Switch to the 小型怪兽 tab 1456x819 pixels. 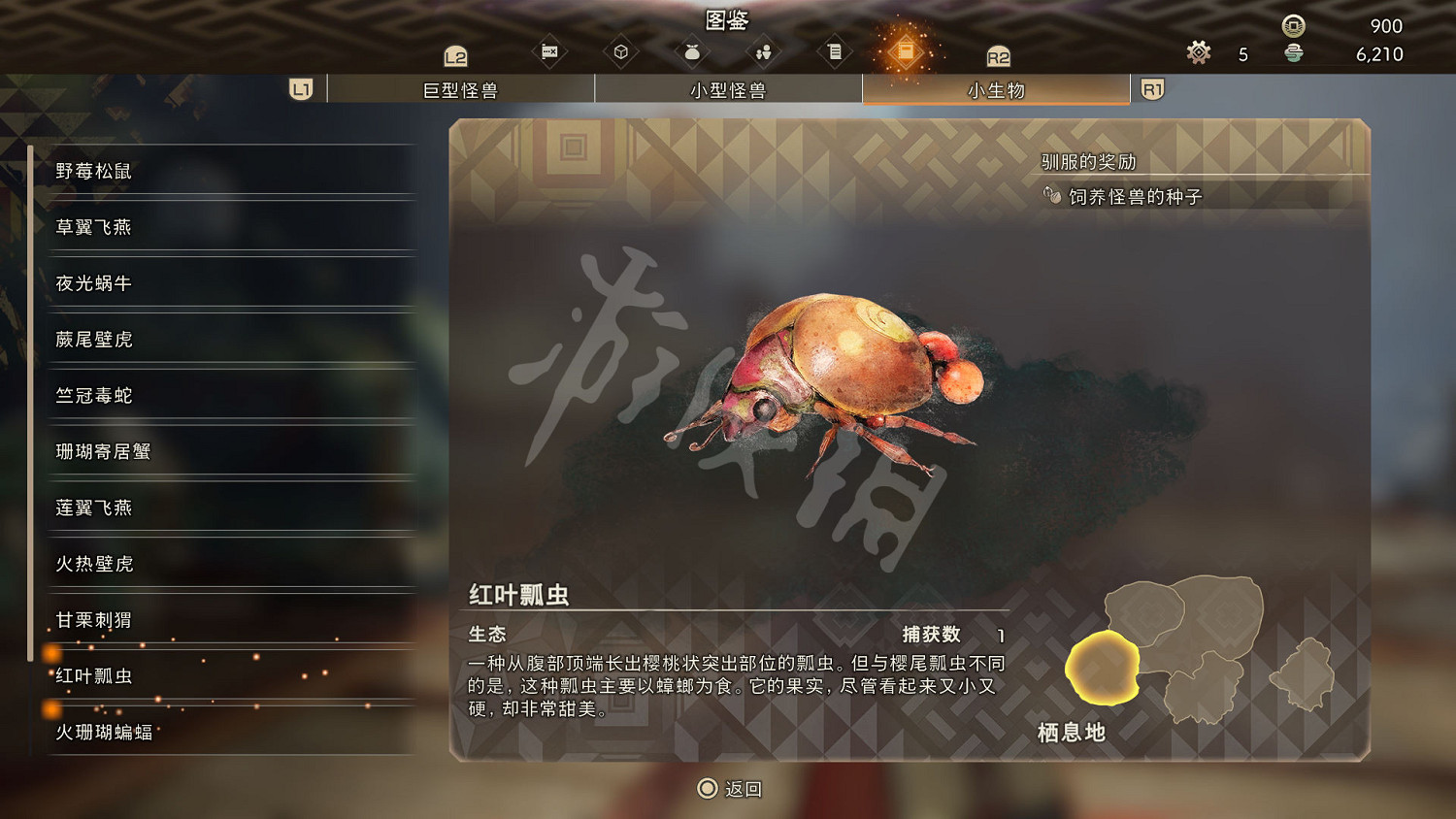pos(728,88)
